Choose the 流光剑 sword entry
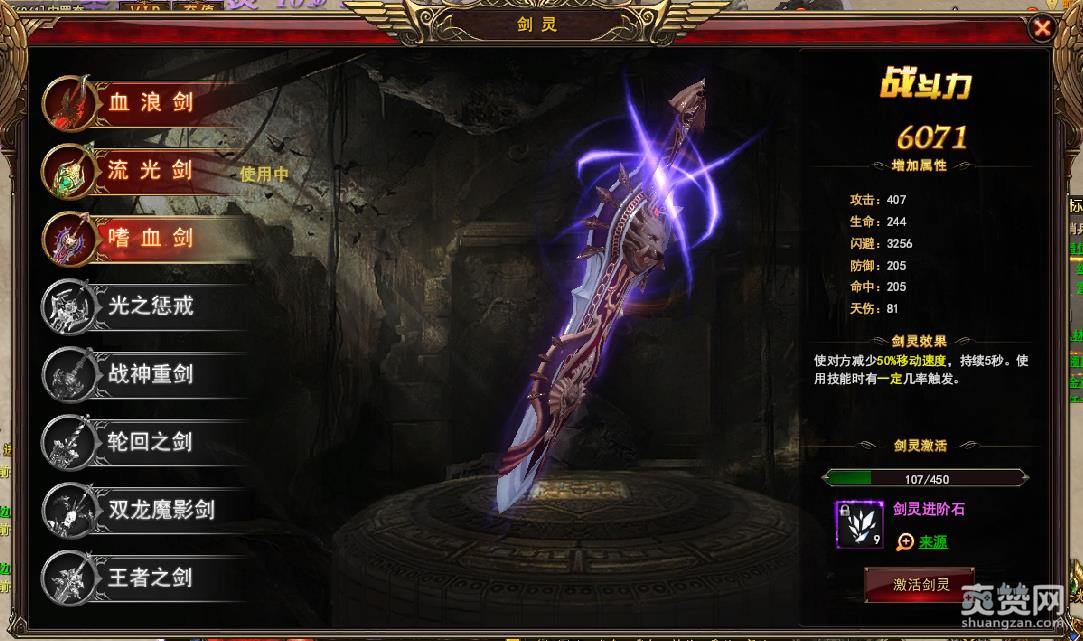 click(150, 170)
